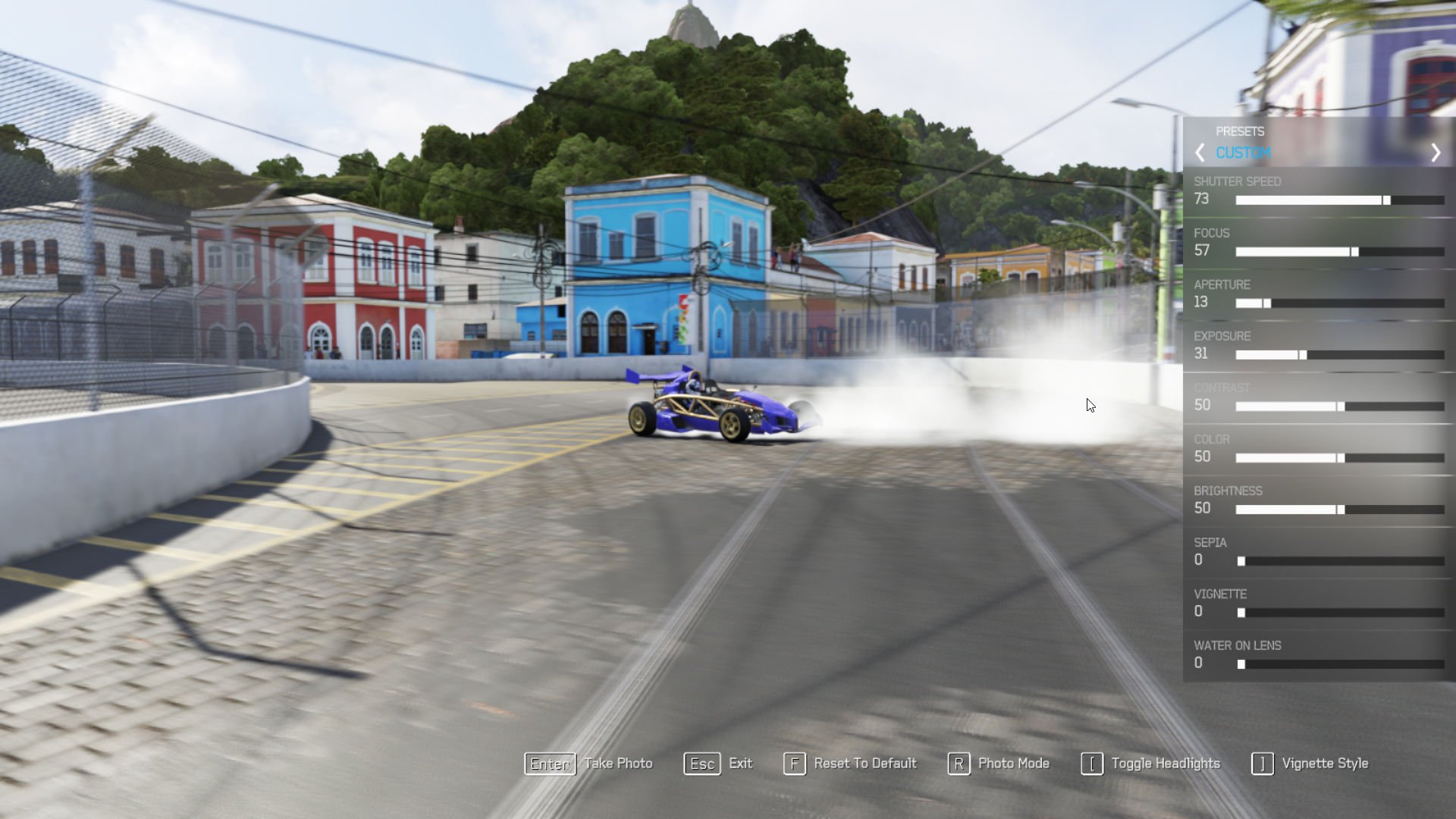
Task: Click the Enter key icon to take photo
Action: pyautogui.click(x=549, y=764)
